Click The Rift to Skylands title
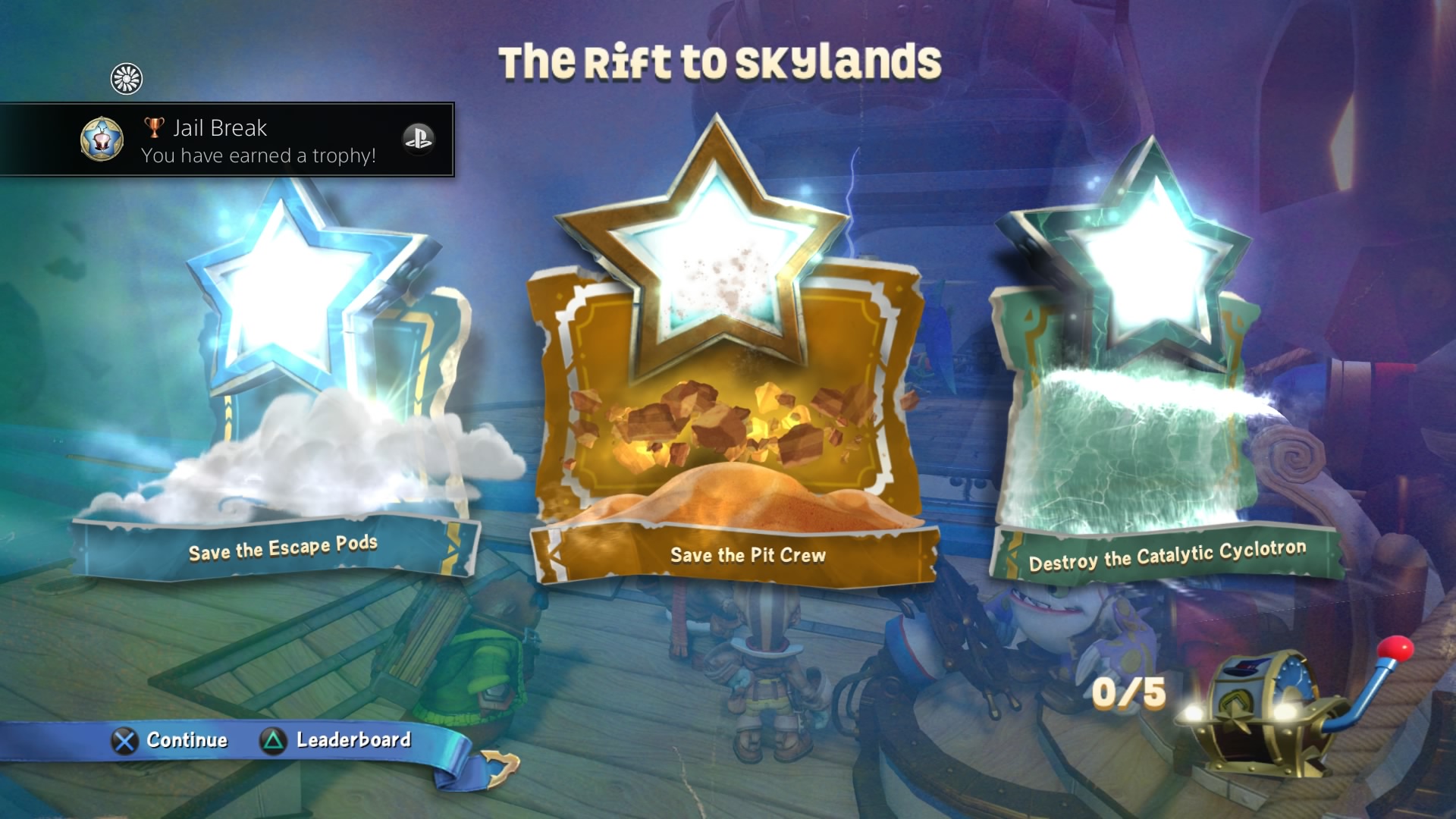 [x=720, y=61]
